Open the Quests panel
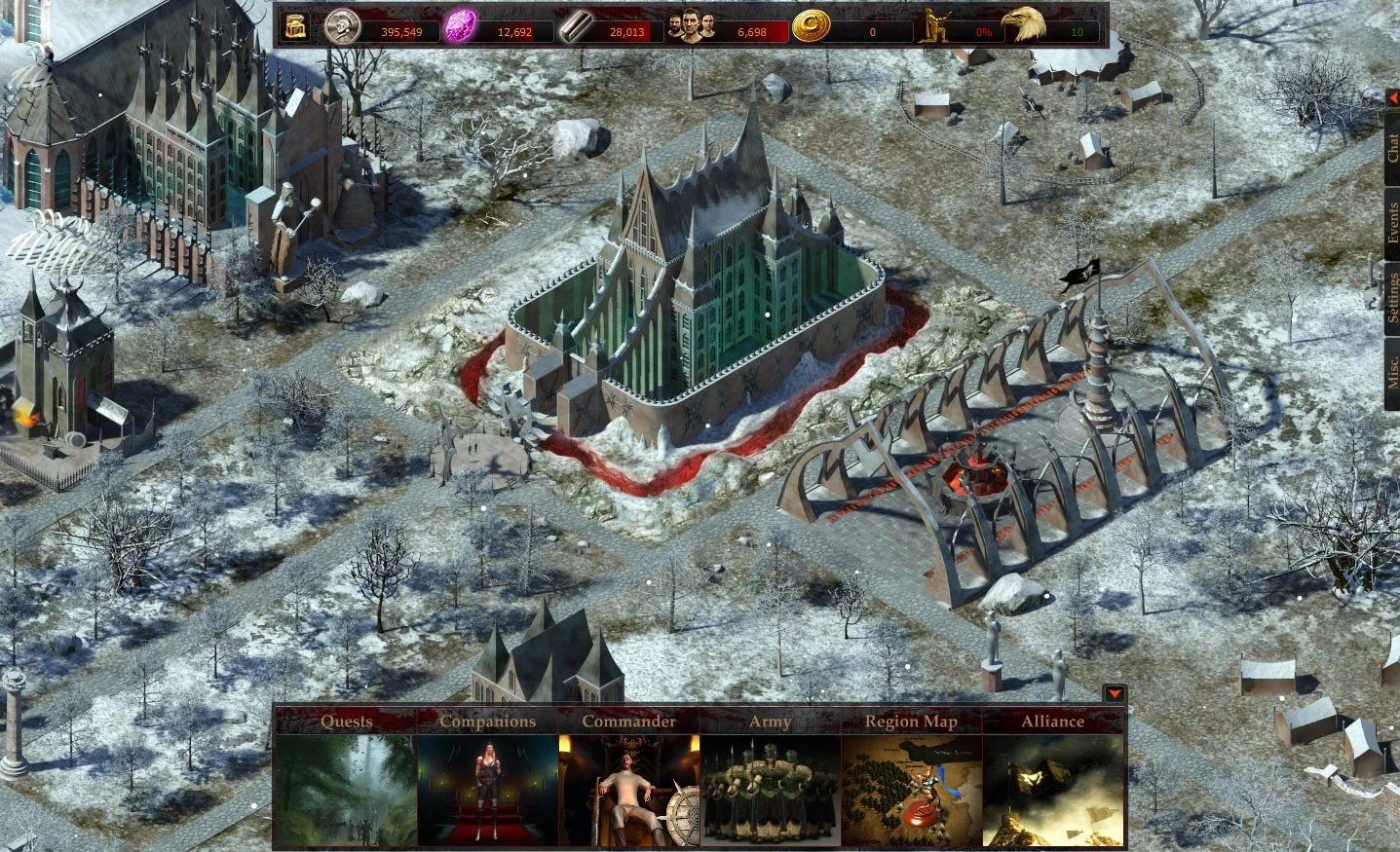This screenshot has height=852, width=1400. pyautogui.click(x=346, y=779)
